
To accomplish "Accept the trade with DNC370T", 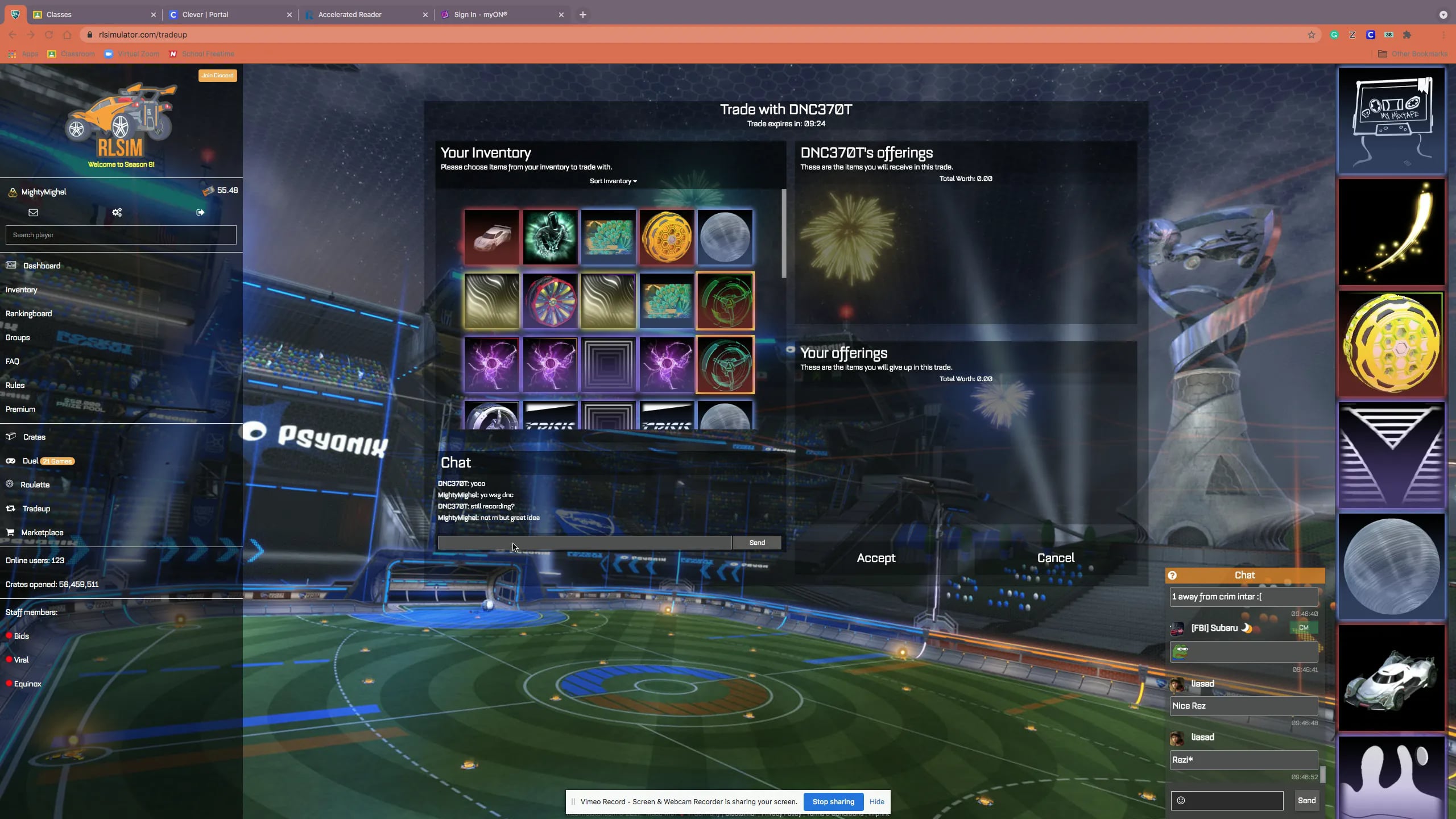I will pos(876,558).
